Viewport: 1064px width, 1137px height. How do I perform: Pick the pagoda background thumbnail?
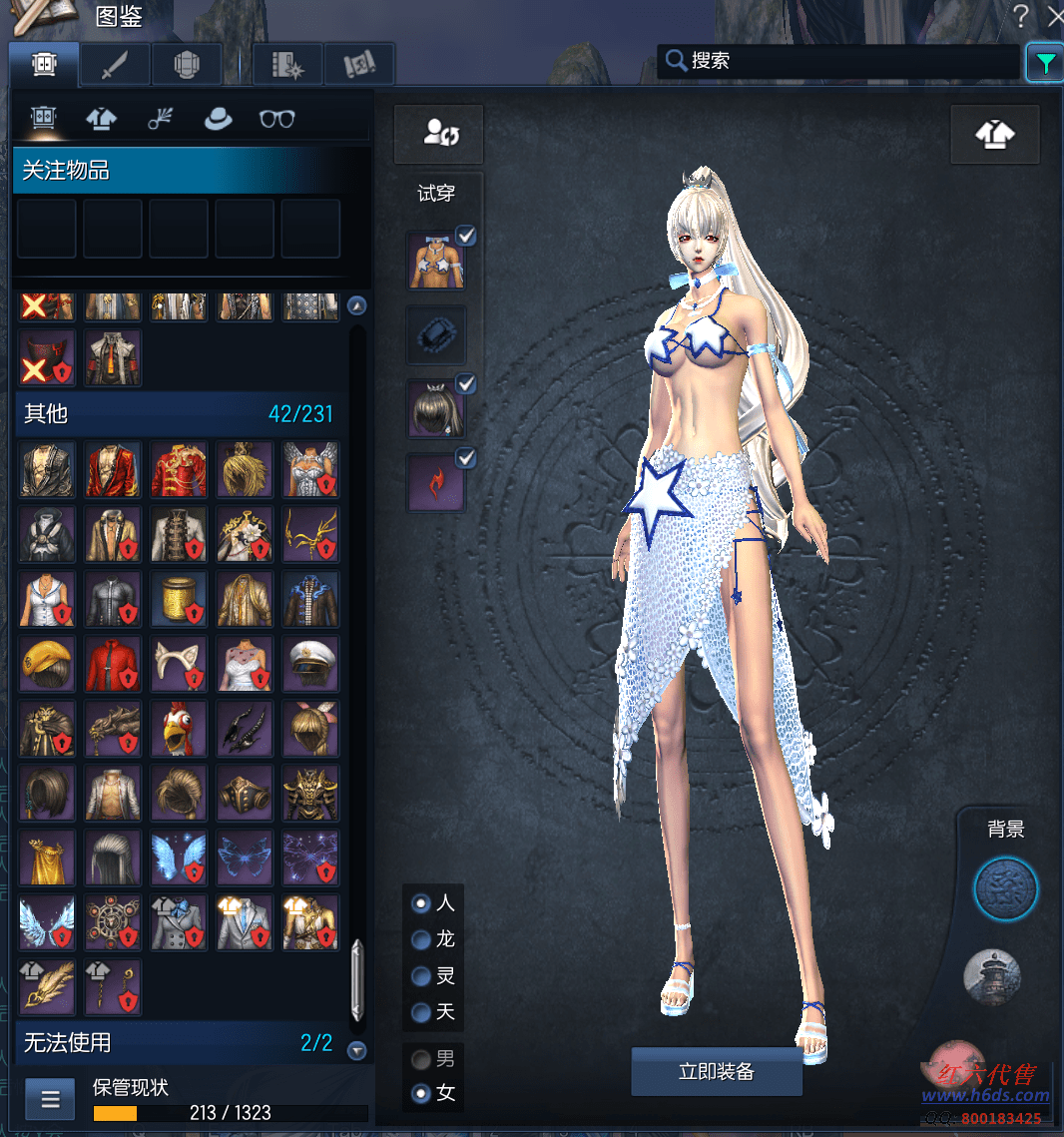point(991,976)
